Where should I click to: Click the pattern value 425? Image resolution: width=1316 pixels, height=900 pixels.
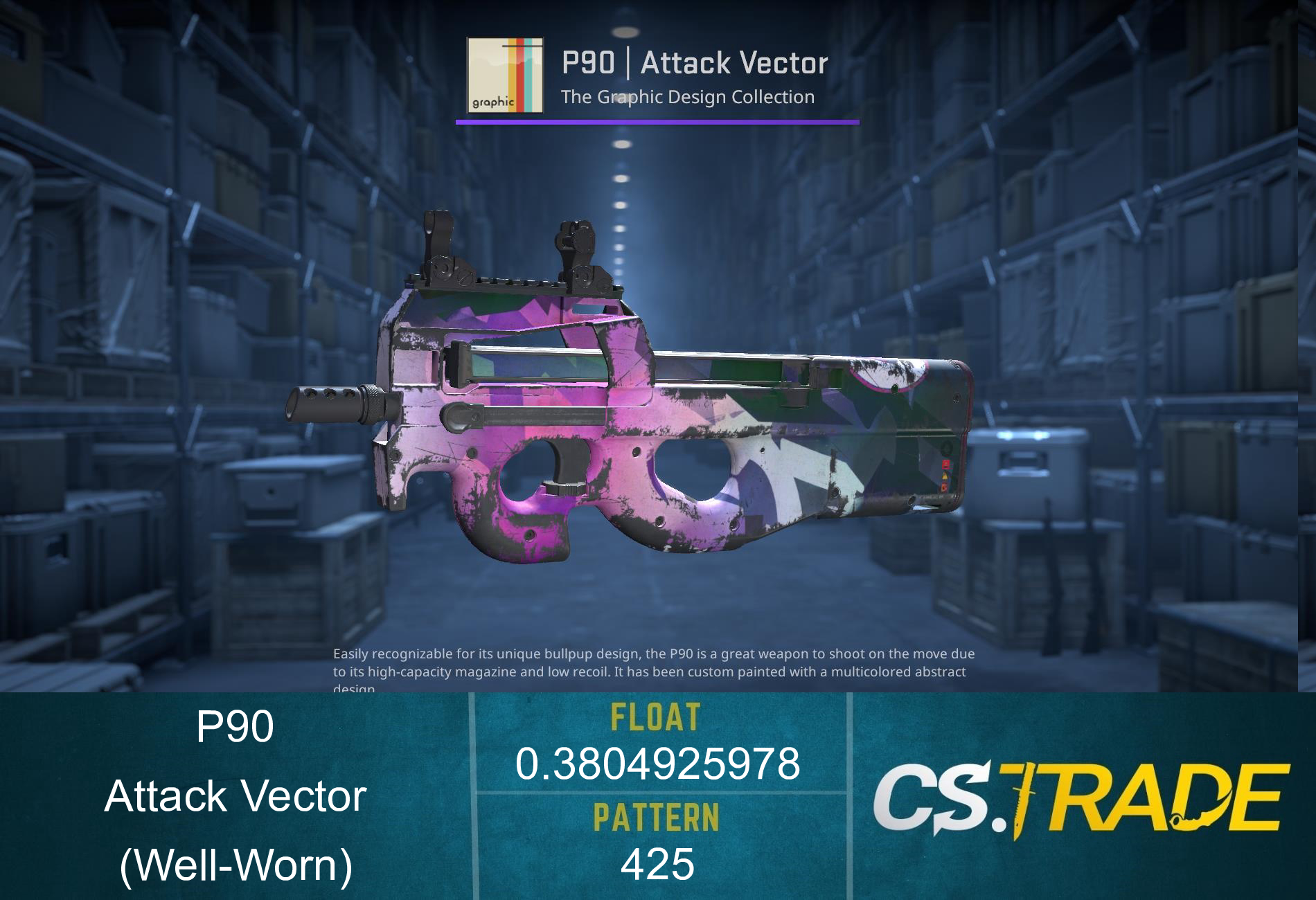click(x=657, y=865)
